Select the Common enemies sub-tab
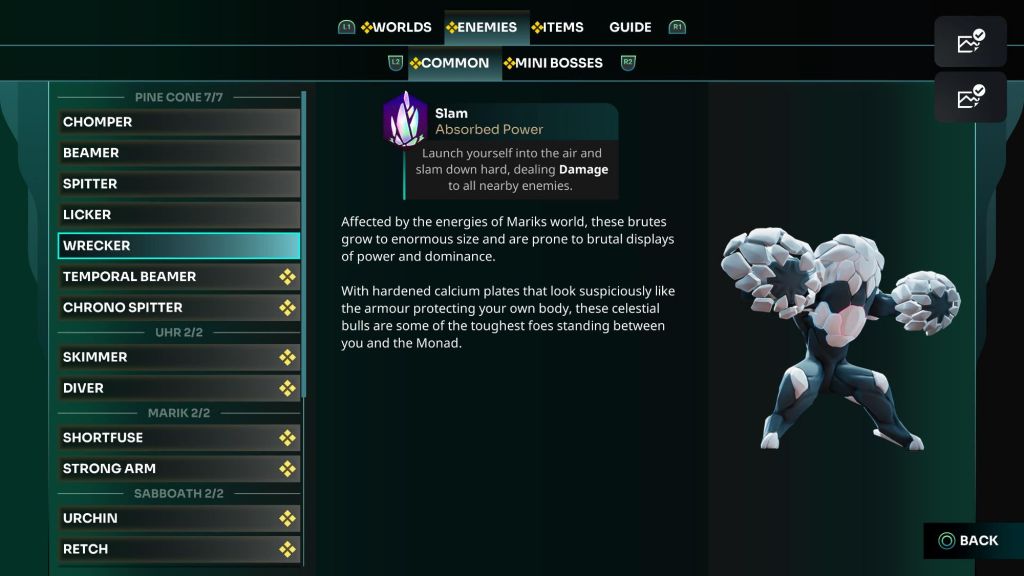 (x=449, y=63)
